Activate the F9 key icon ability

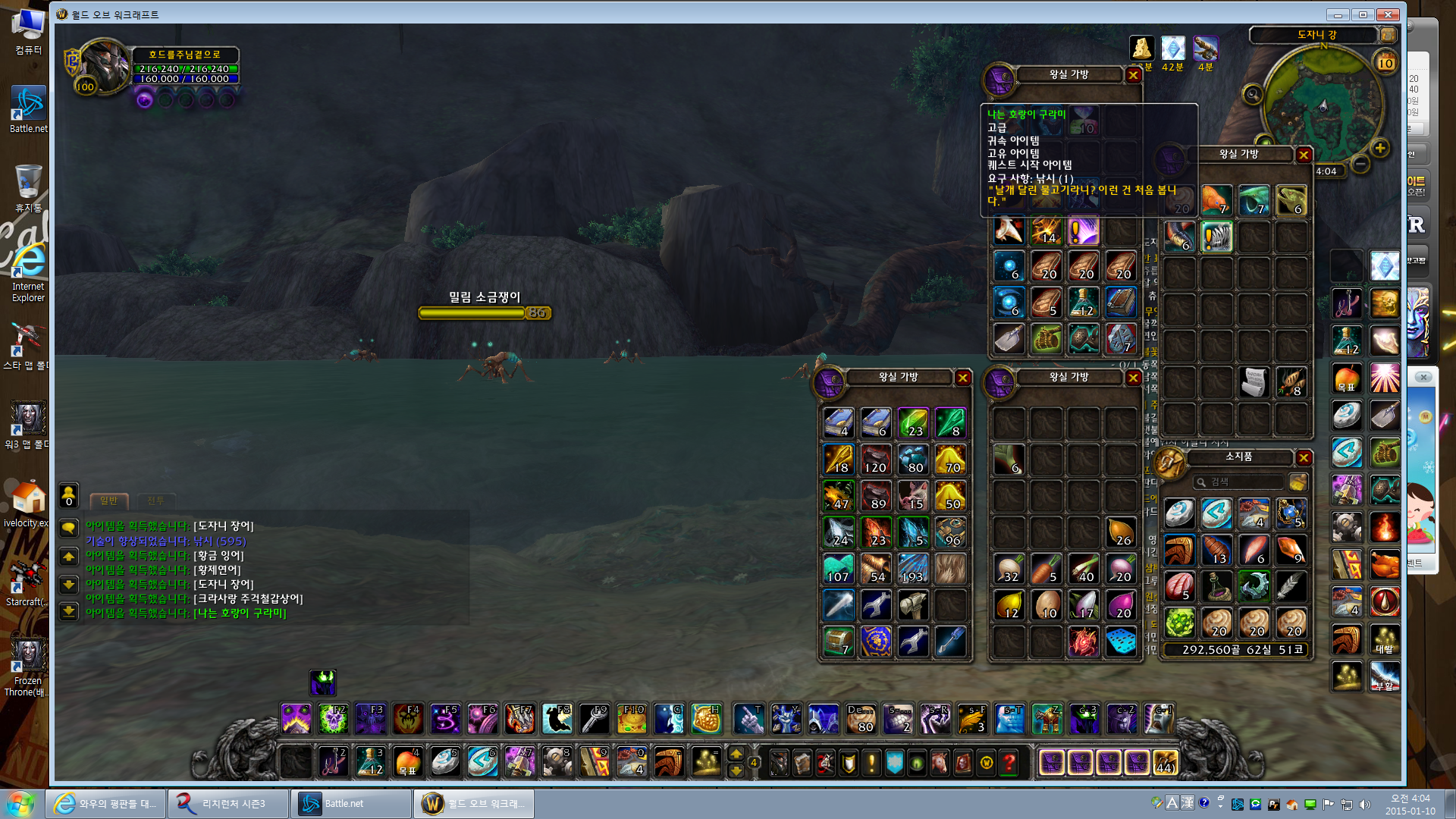595,719
